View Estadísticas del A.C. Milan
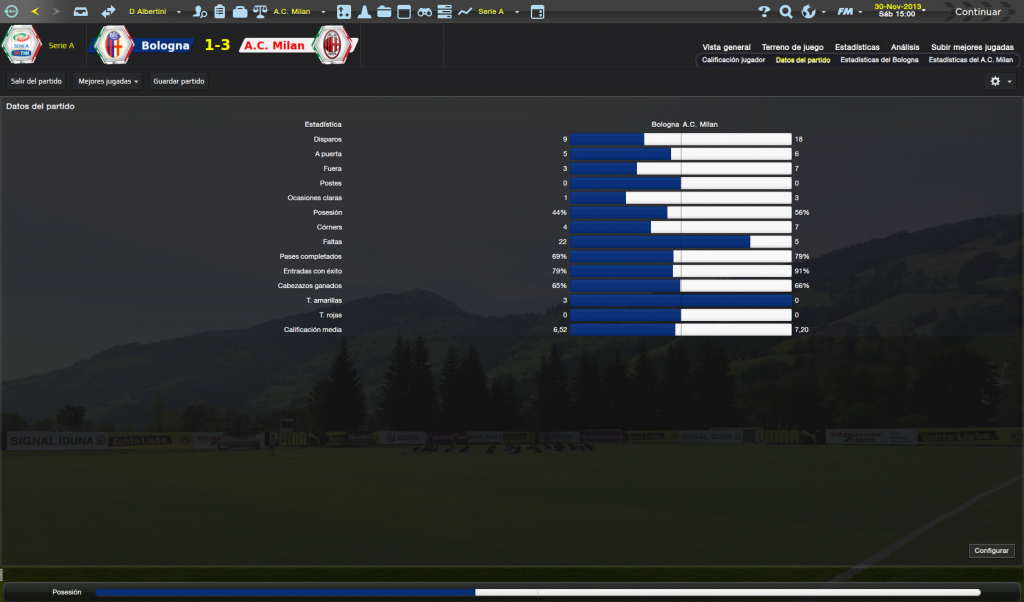This screenshot has width=1024, height=602. coord(970,60)
